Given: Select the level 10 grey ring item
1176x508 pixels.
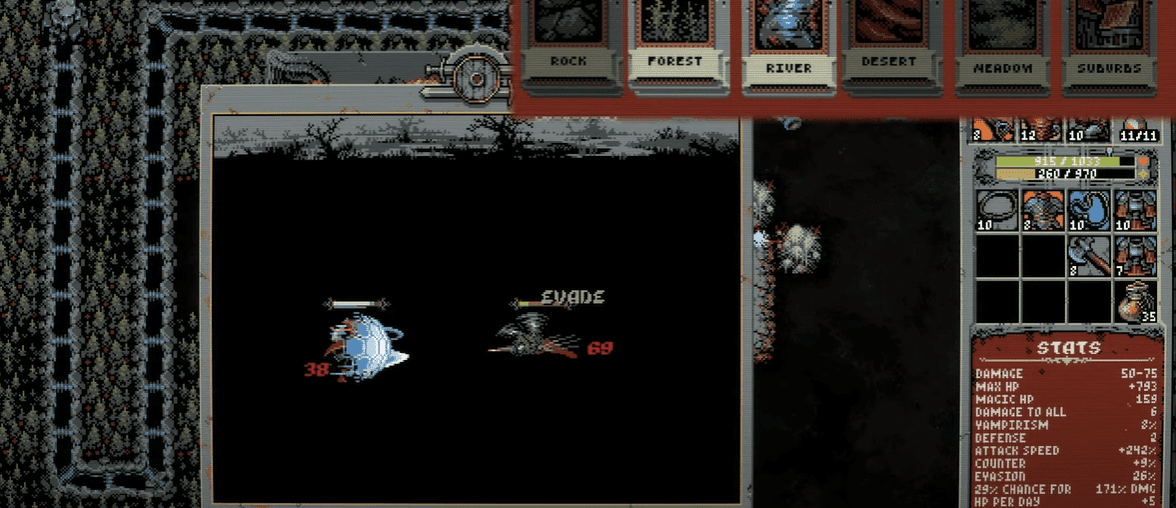Looking at the screenshot, I should click(x=996, y=211).
